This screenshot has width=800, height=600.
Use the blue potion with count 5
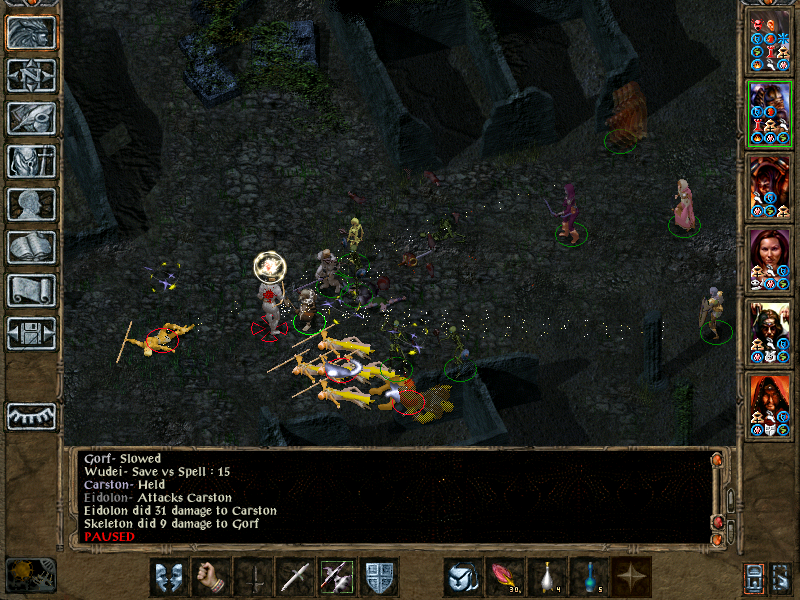point(589,577)
